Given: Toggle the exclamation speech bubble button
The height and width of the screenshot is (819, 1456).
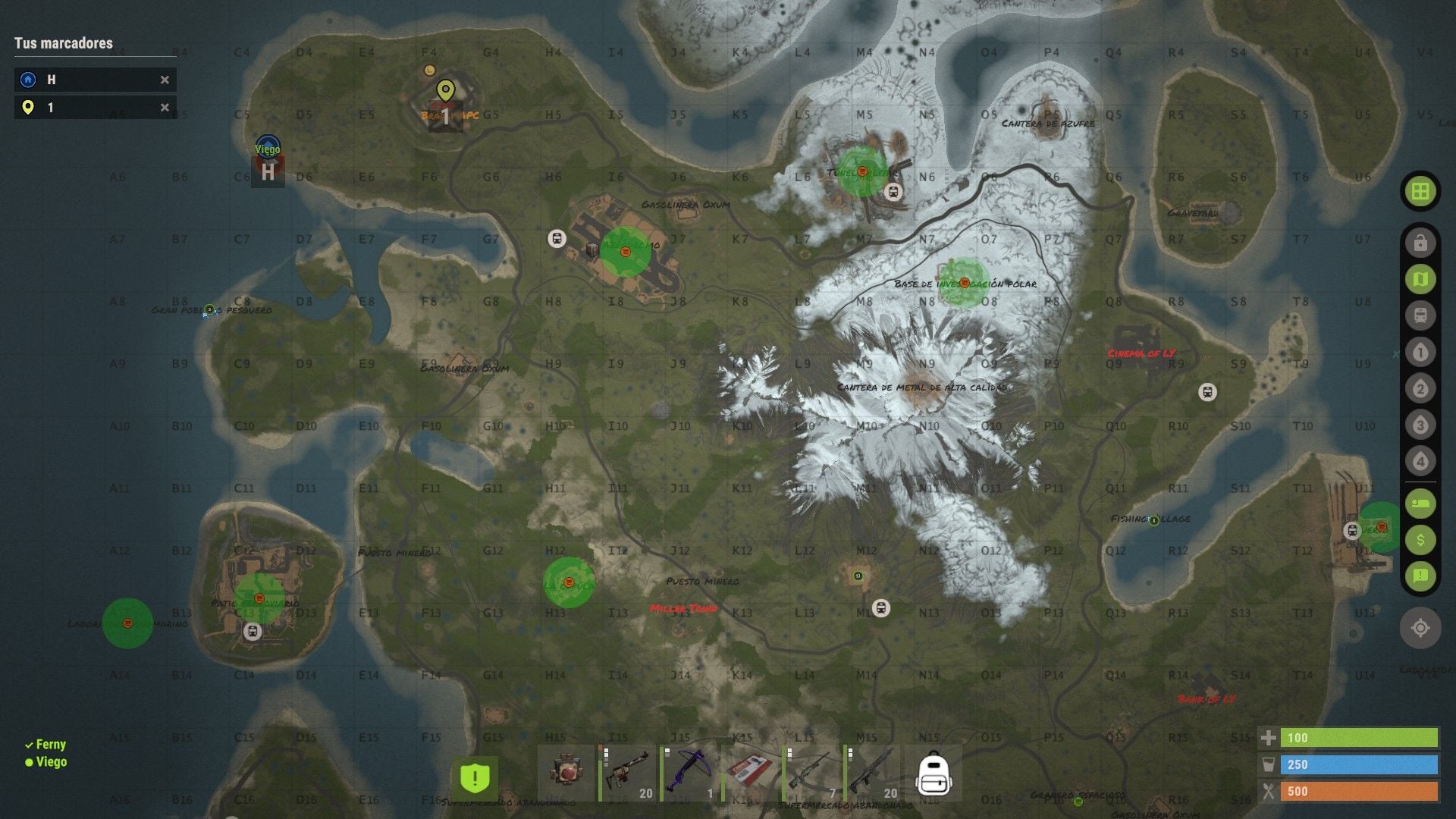Looking at the screenshot, I should click(1420, 576).
